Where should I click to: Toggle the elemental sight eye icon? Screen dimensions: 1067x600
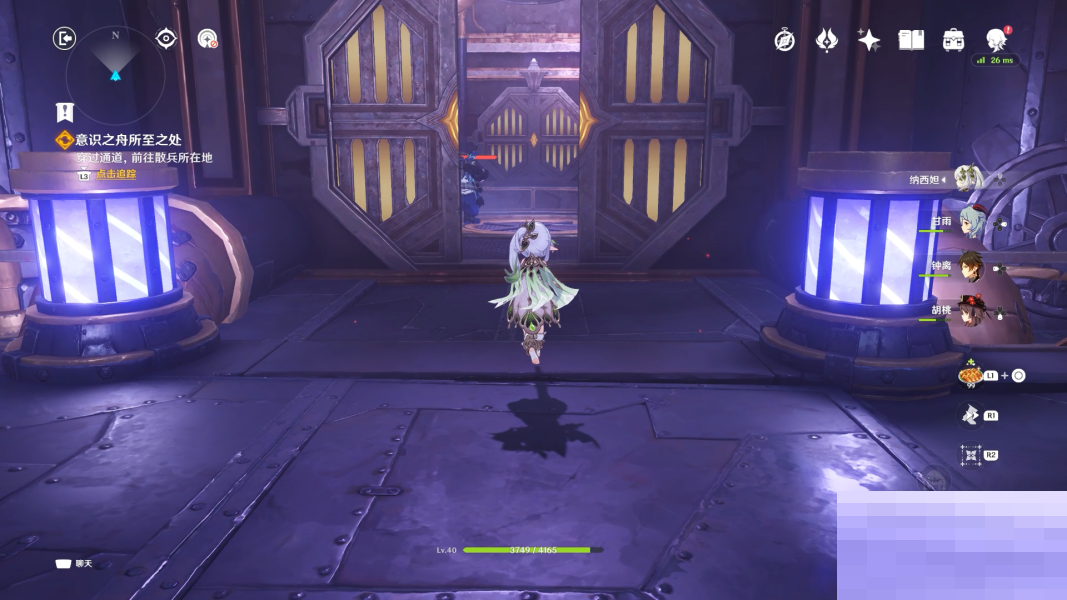point(166,39)
